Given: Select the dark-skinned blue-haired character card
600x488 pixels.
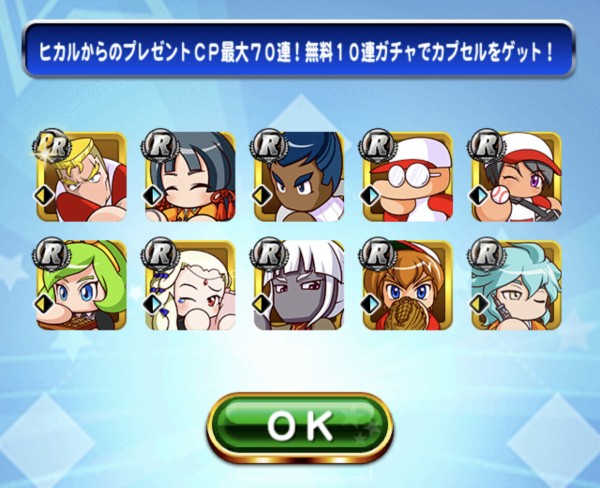Looking at the screenshot, I should [298, 176].
